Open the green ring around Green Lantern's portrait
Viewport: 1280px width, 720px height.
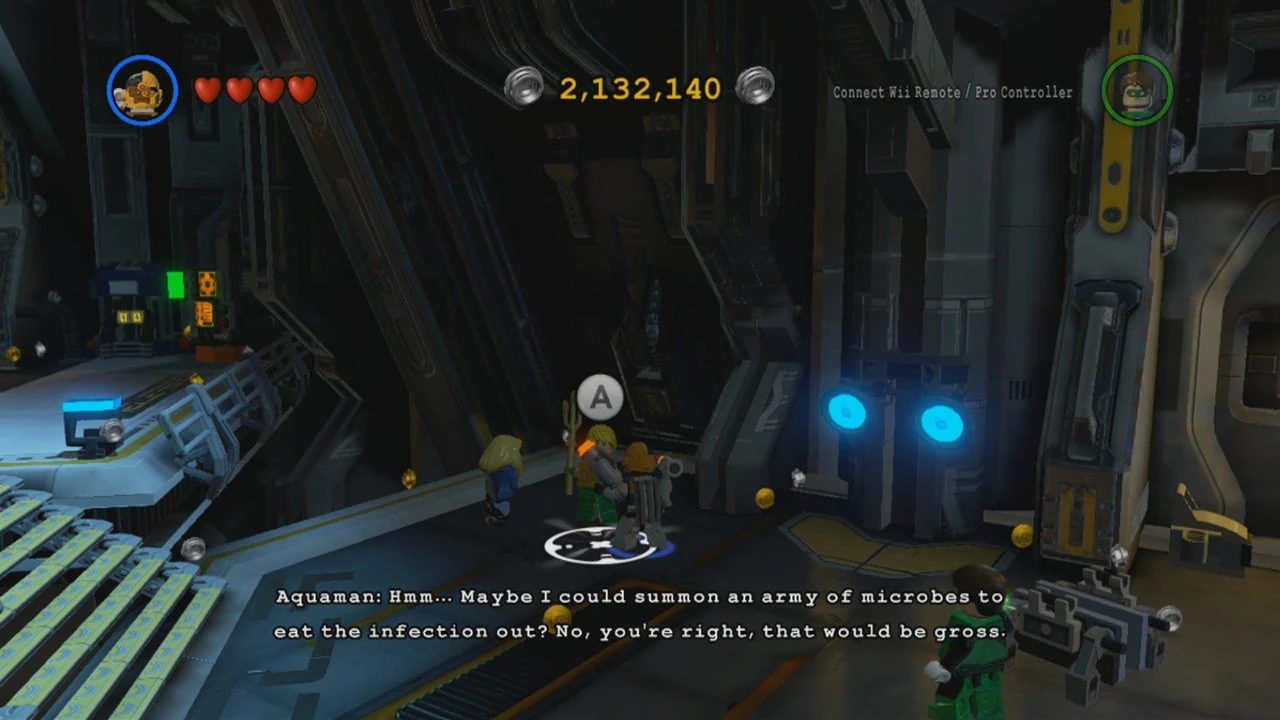coord(1137,91)
